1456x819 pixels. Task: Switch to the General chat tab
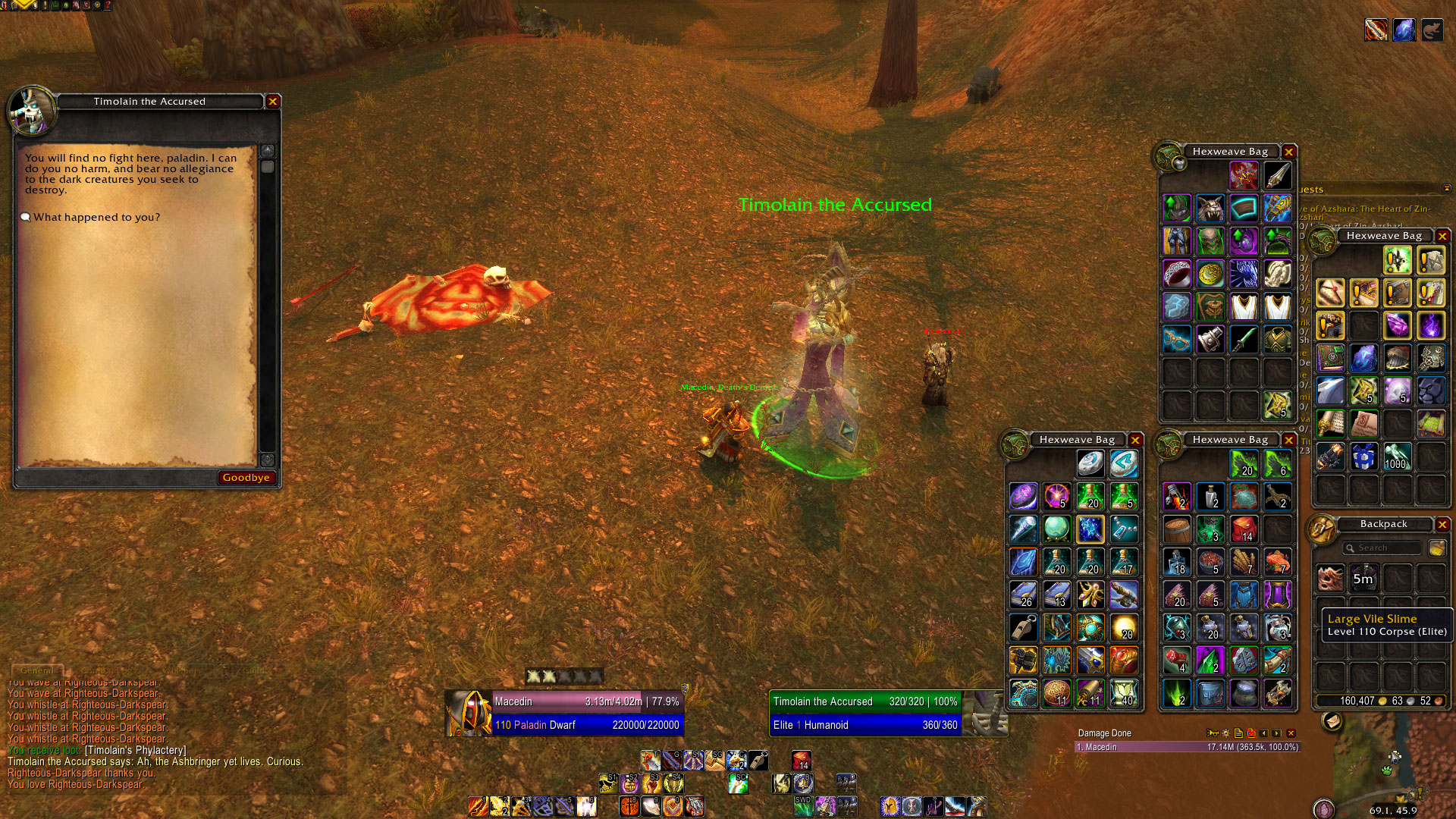click(x=36, y=670)
